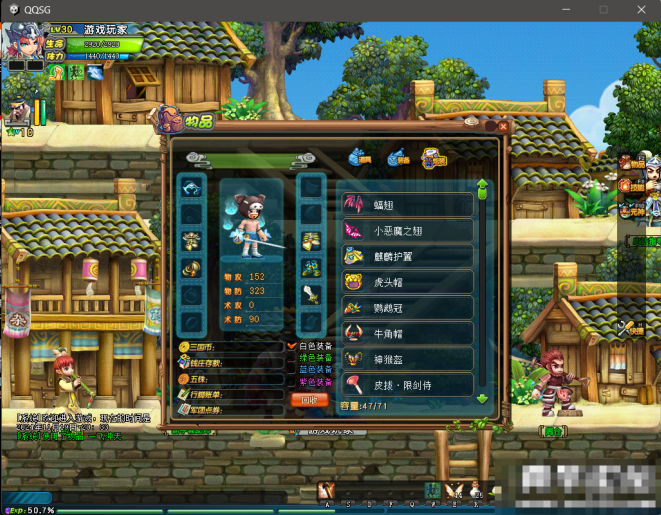Image resolution: width=661 pixels, height=515 pixels.
Task: Select the 神猴盔 helmet item
Action: point(407,359)
